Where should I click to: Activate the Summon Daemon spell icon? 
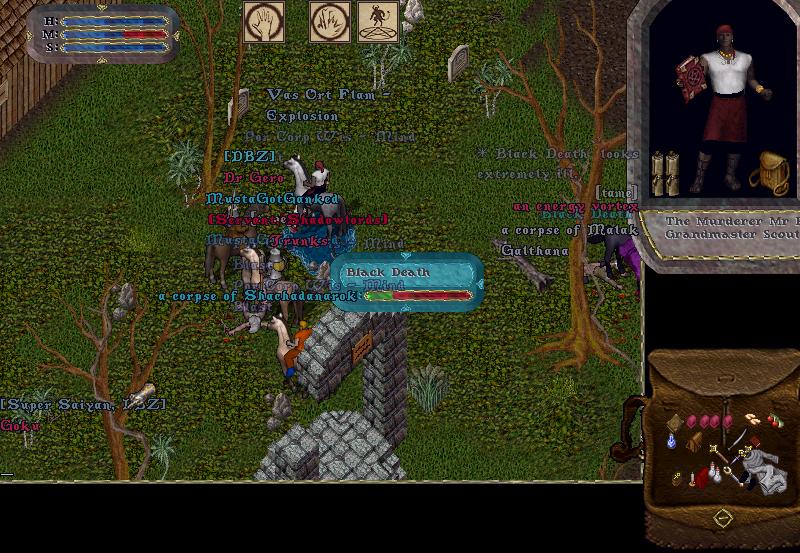[x=378, y=21]
